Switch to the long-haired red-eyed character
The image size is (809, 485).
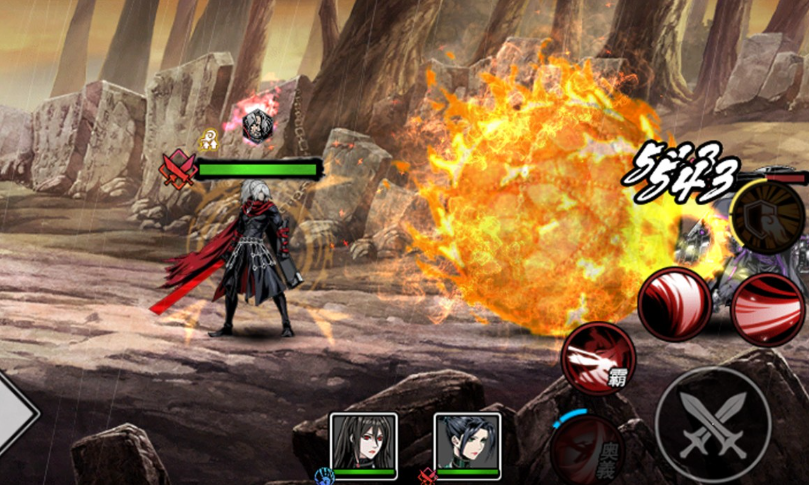tap(364, 441)
